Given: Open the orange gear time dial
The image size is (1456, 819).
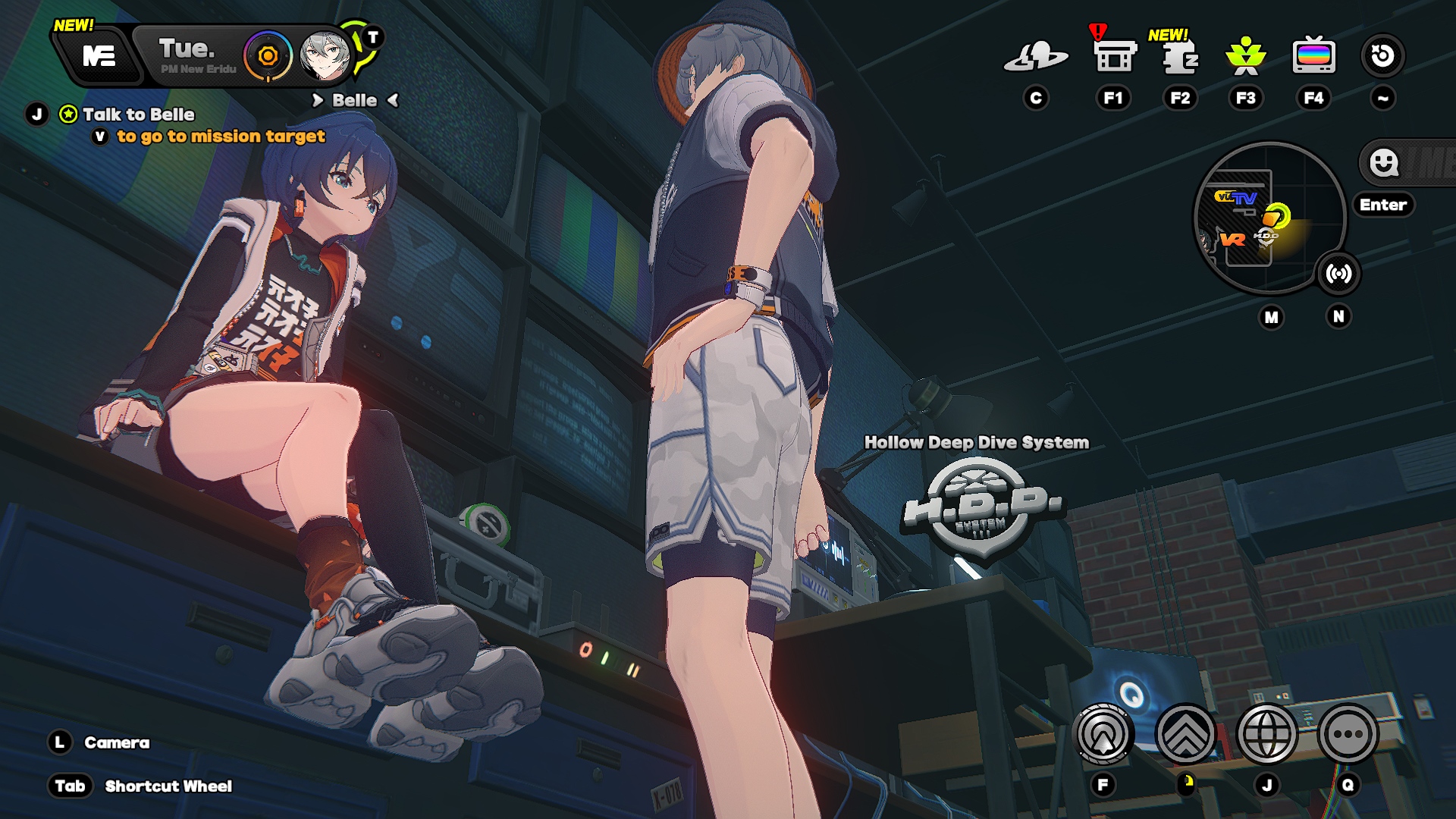Looking at the screenshot, I should (268, 56).
